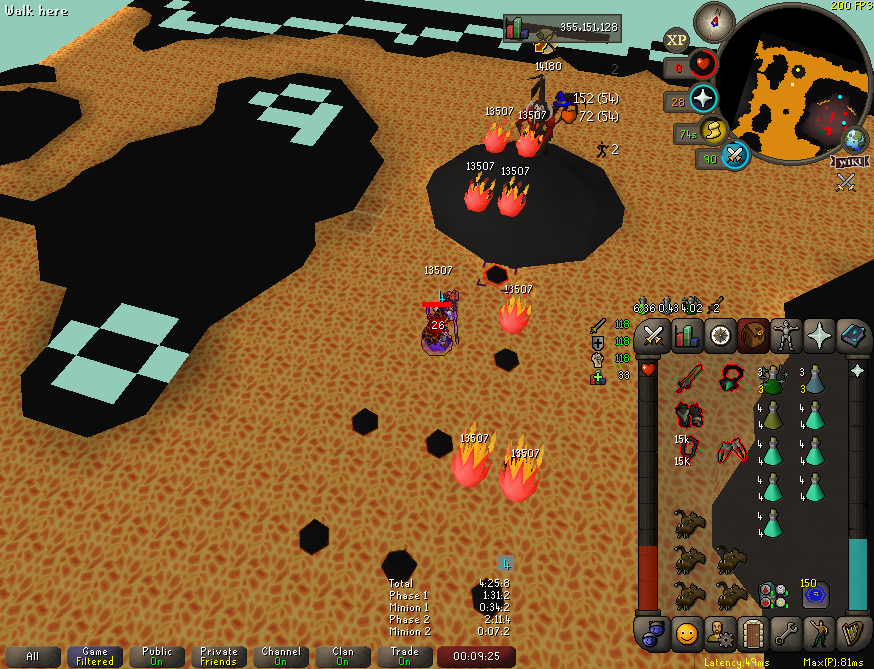Open the Worn Equipment tab
The height and width of the screenshot is (669, 874).
787,336
